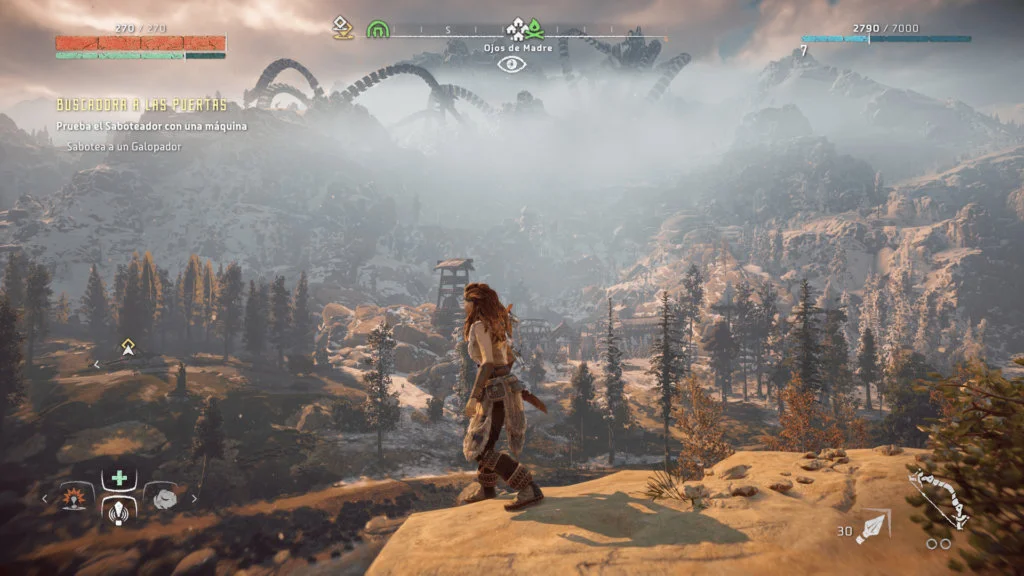Select the green cross healing potion slot
Screen dimensions: 1024x576
[x=119, y=479]
